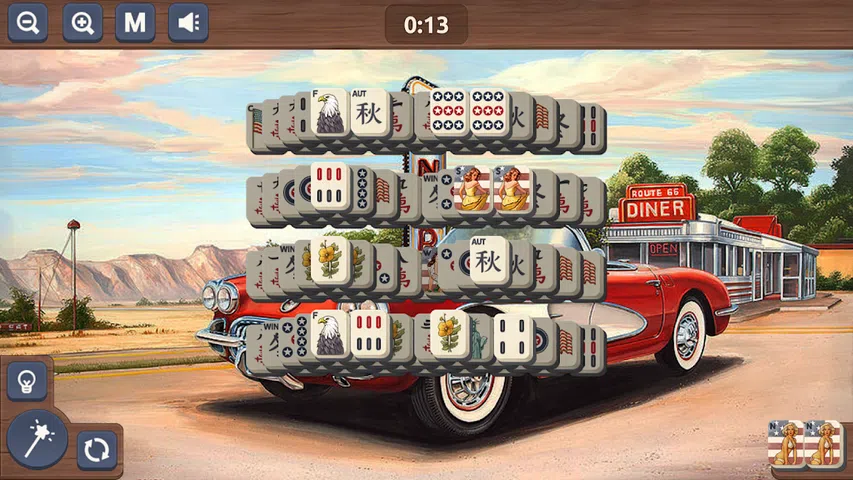The width and height of the screenshot is (853, 480).
Task: Open the menu with the M button
Action: coord(135,22)
